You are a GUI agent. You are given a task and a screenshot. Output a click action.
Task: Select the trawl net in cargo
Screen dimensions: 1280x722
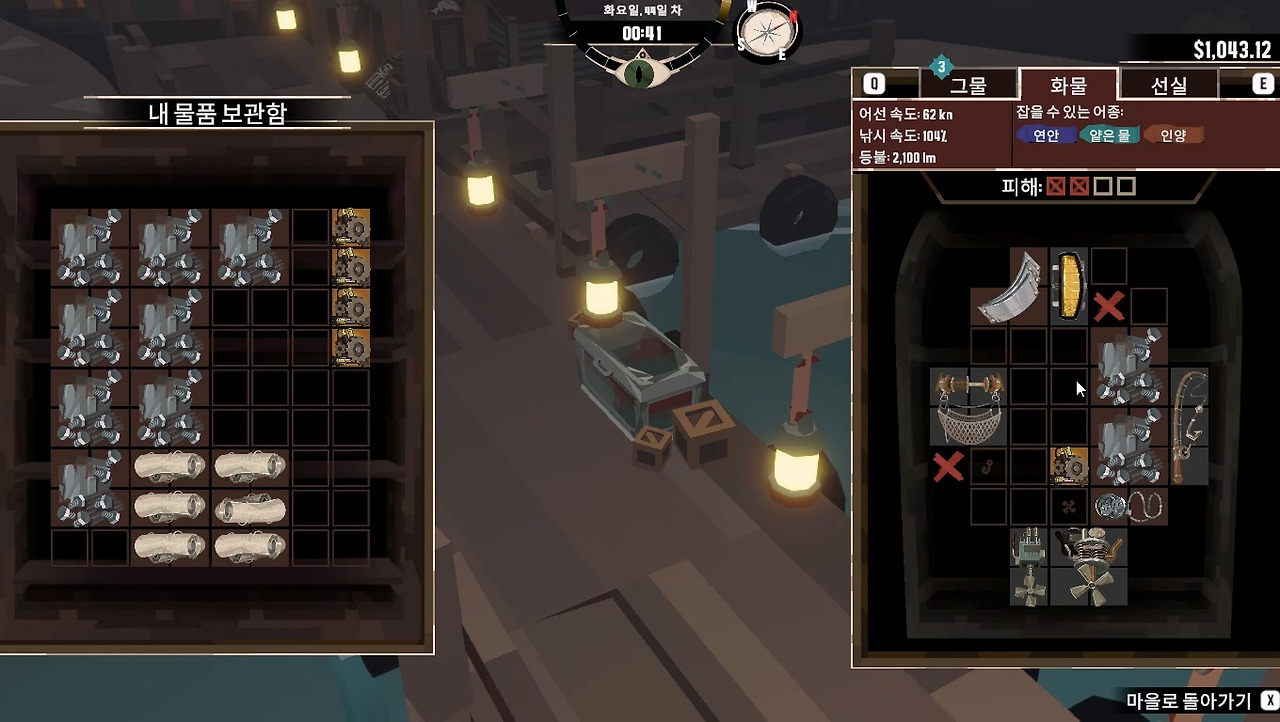click(968, 406)
